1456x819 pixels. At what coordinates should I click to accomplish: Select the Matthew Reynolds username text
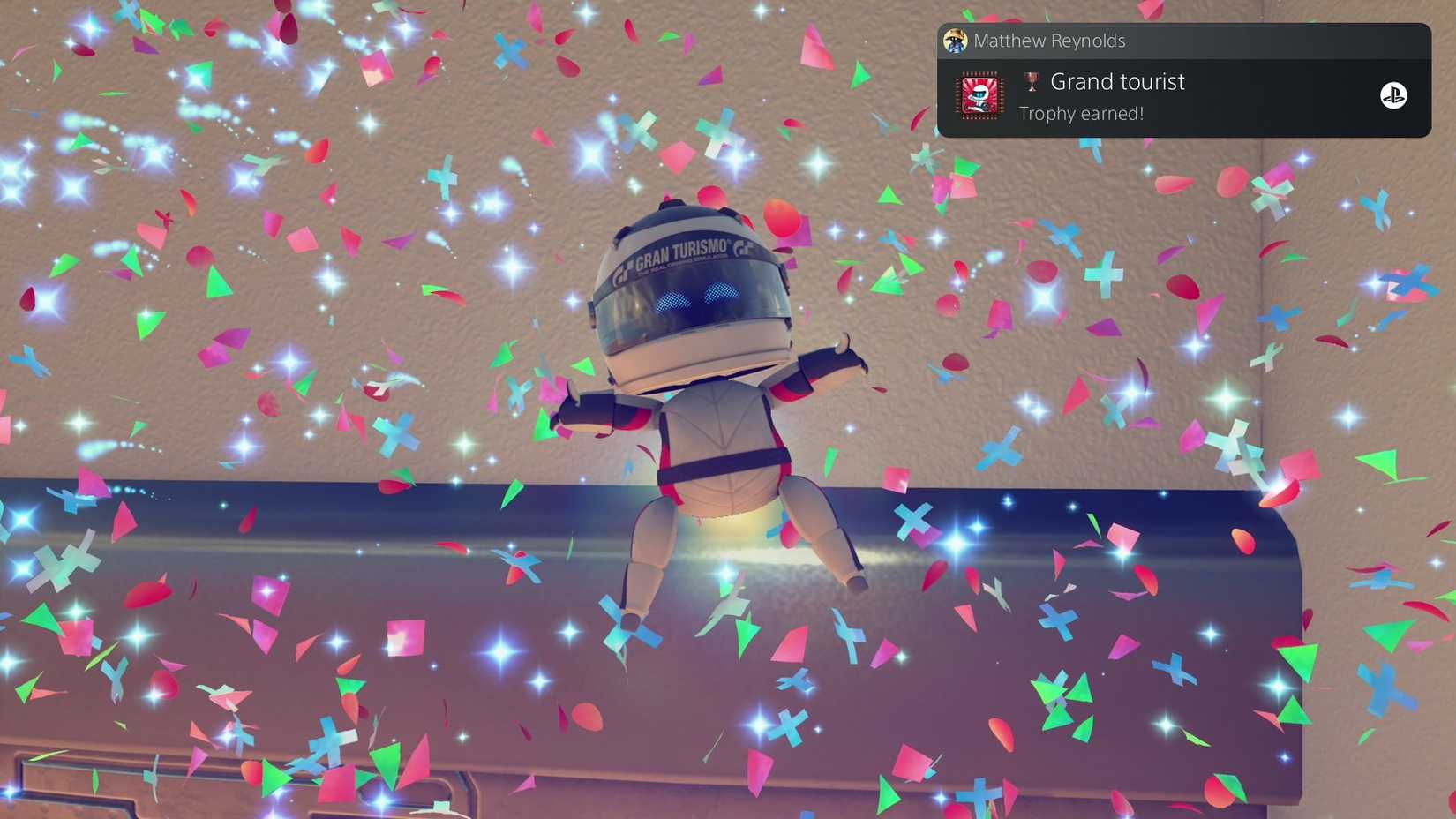(1049, 41)
